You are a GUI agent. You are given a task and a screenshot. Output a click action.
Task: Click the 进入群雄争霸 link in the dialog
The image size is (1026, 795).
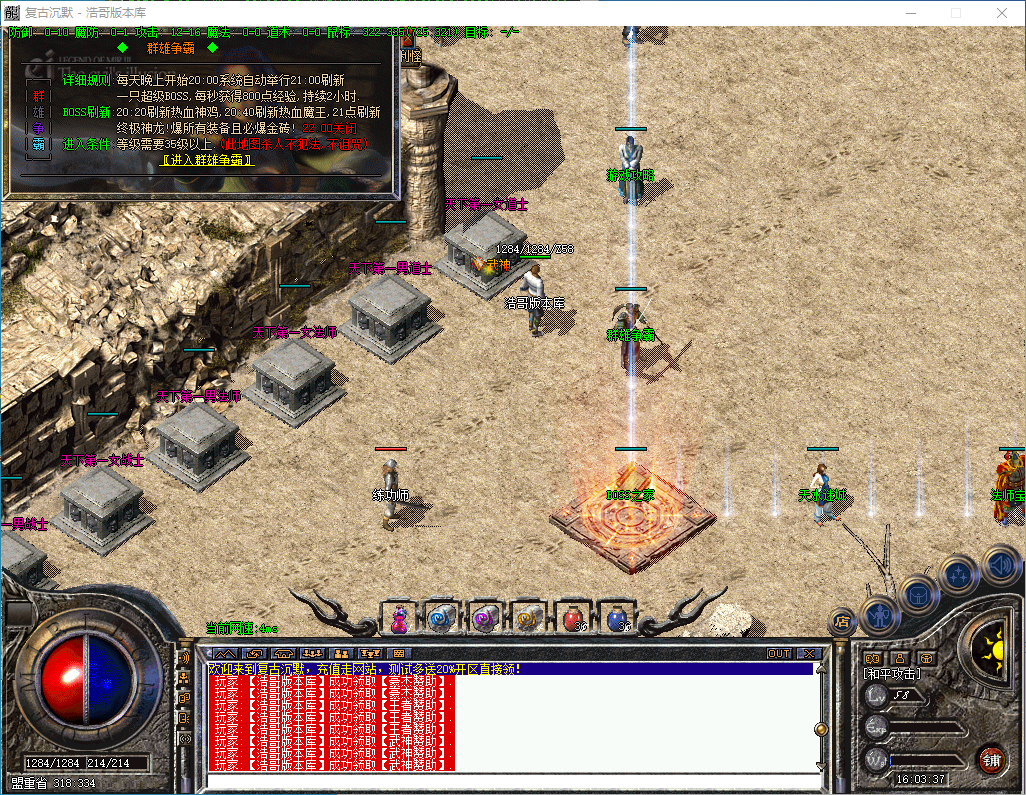pos(208,160)
